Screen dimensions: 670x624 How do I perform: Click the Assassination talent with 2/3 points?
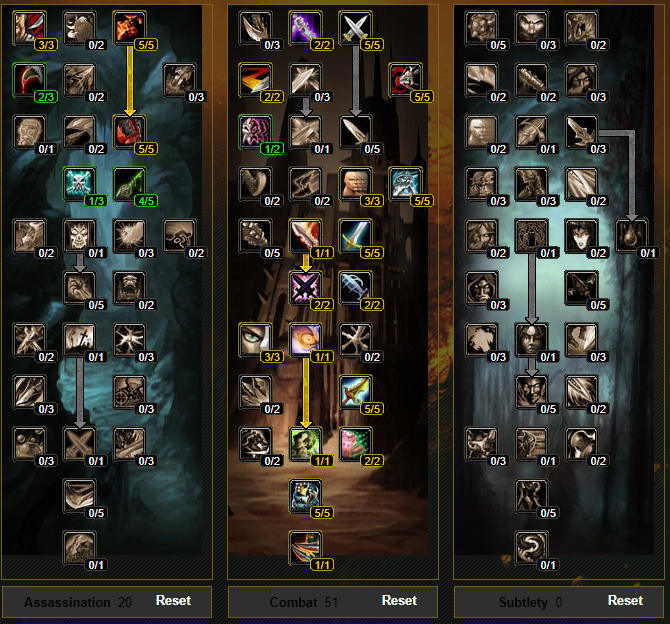point(30,79)
